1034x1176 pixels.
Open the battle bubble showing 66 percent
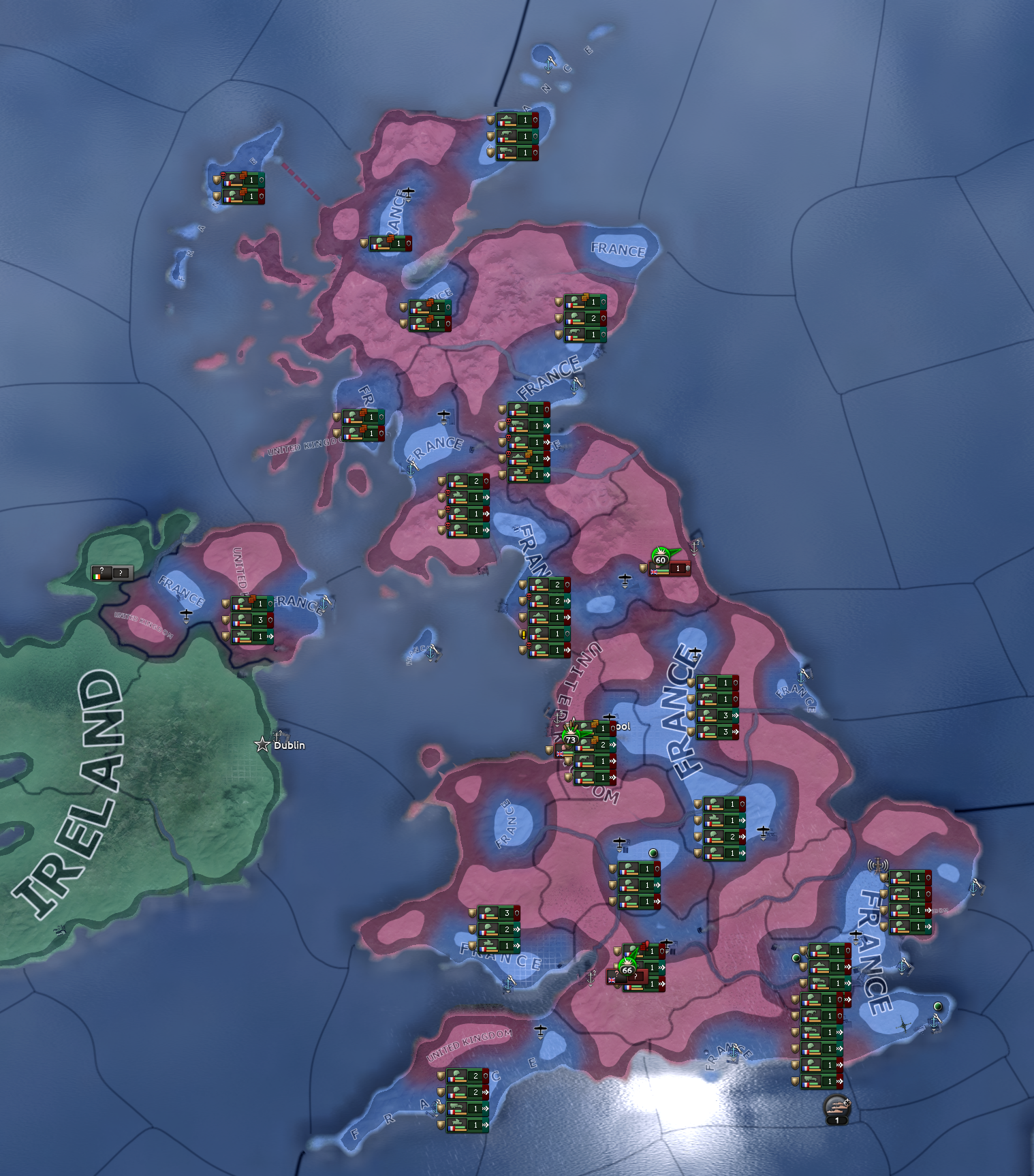tap(628, 969)
